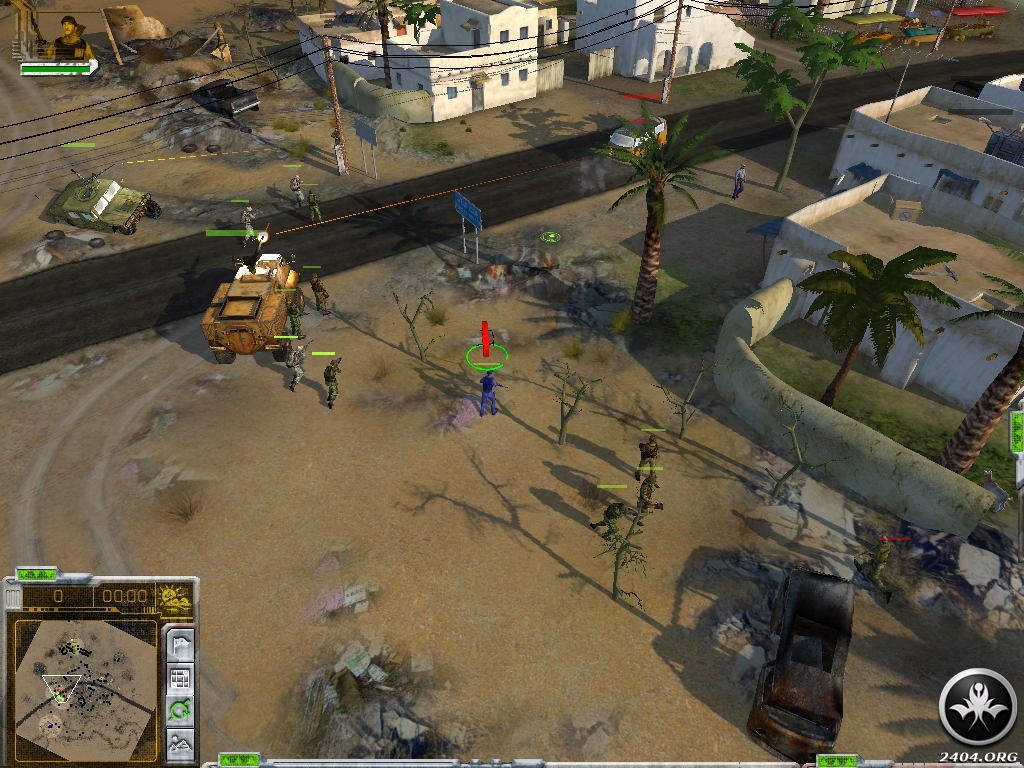Image resolution: width=1024 pixels, height=768 pixels.
Task: Select the soldier portrait in the corner
Action: pos(66,36)
